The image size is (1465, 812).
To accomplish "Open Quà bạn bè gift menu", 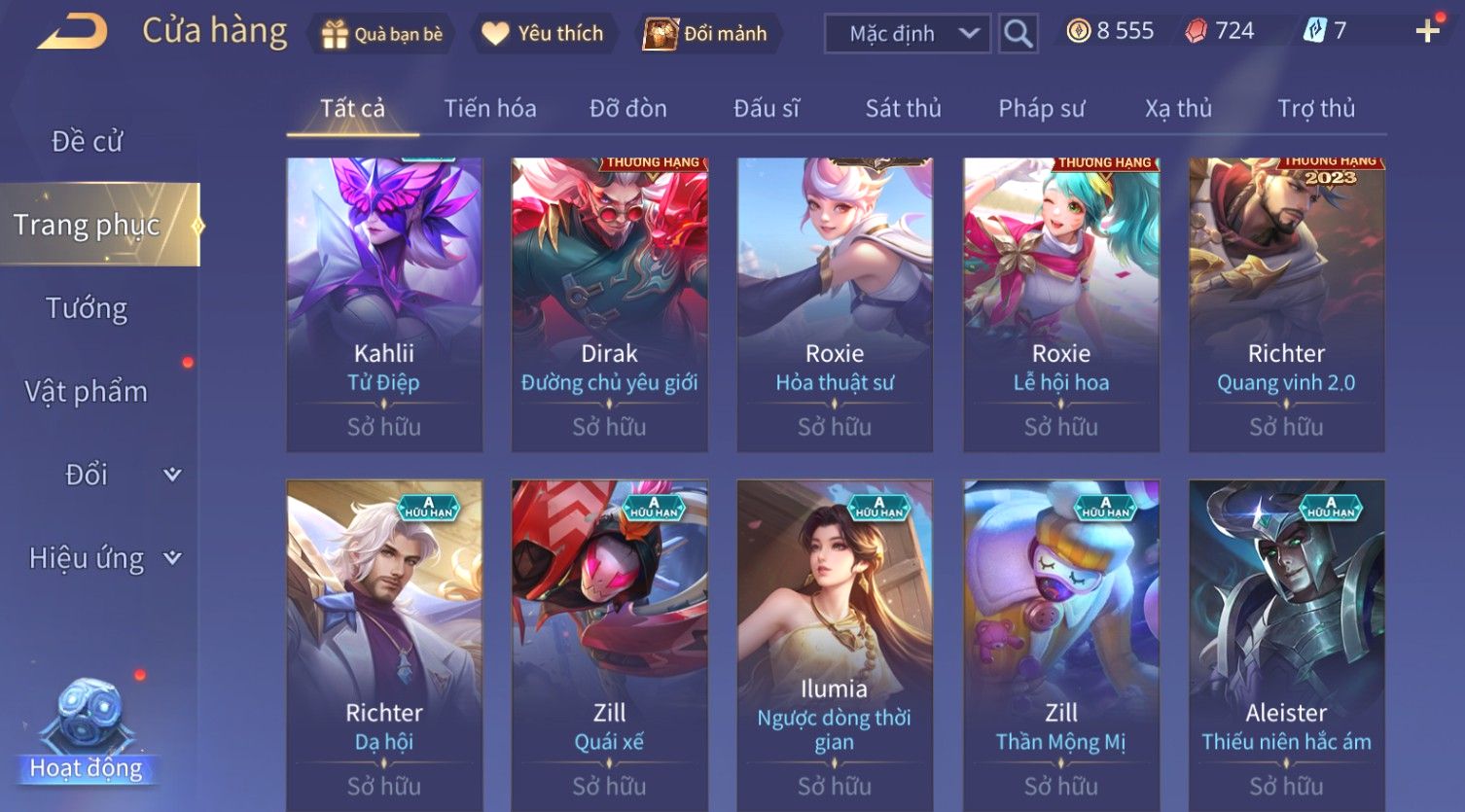I will pos(381,34).
